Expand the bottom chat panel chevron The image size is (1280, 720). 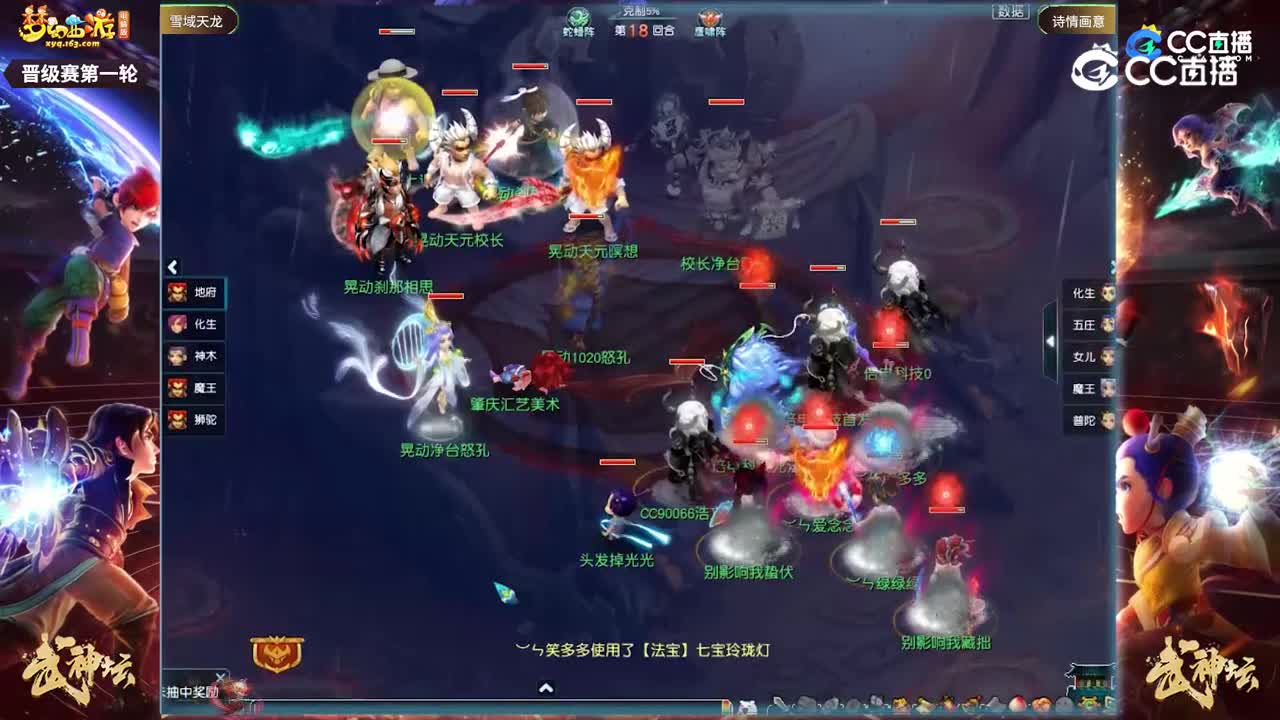(545, 688)
